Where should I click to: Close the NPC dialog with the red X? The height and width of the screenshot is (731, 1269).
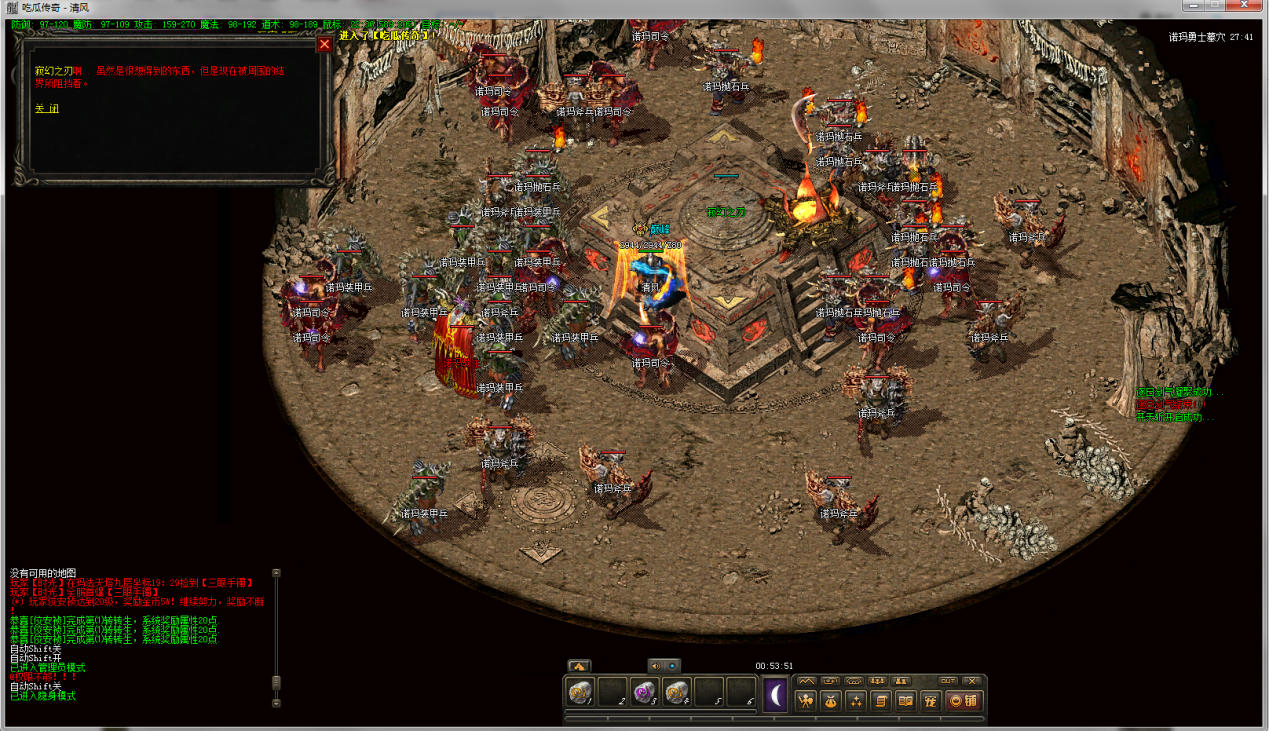coord(324,44)
